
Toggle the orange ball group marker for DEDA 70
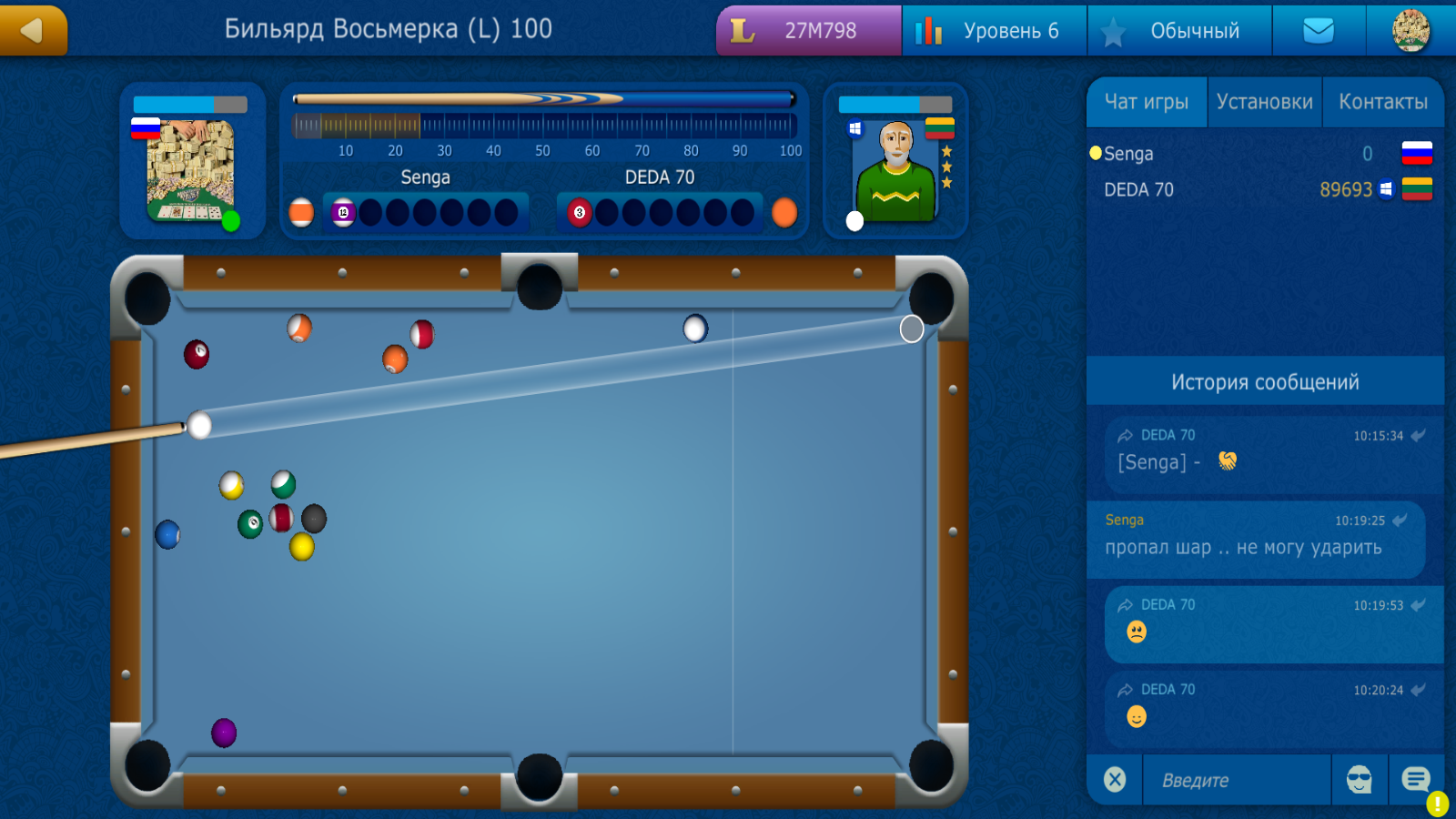click(x=784, y=211)
